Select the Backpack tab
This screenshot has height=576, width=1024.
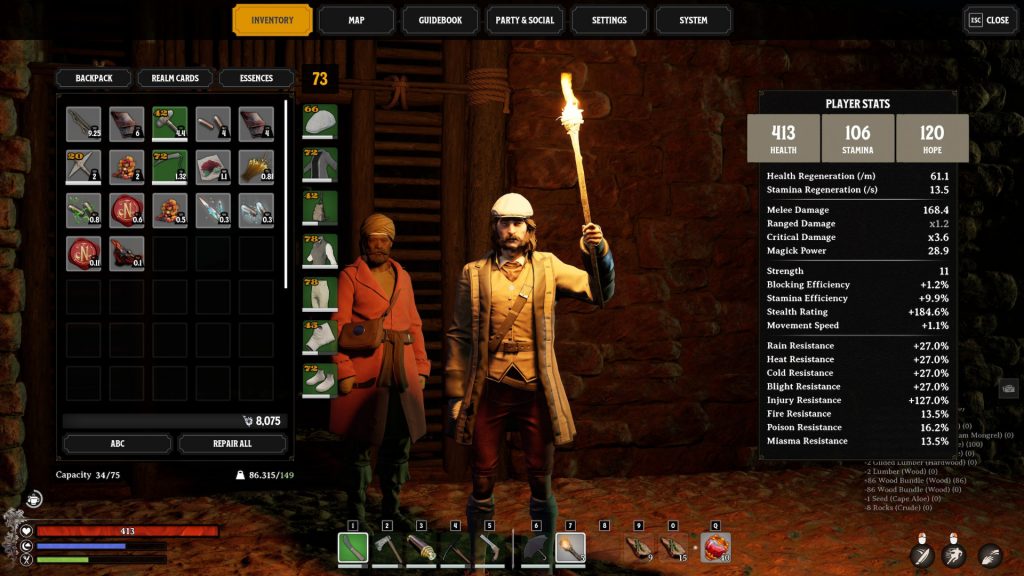point(93,78)
